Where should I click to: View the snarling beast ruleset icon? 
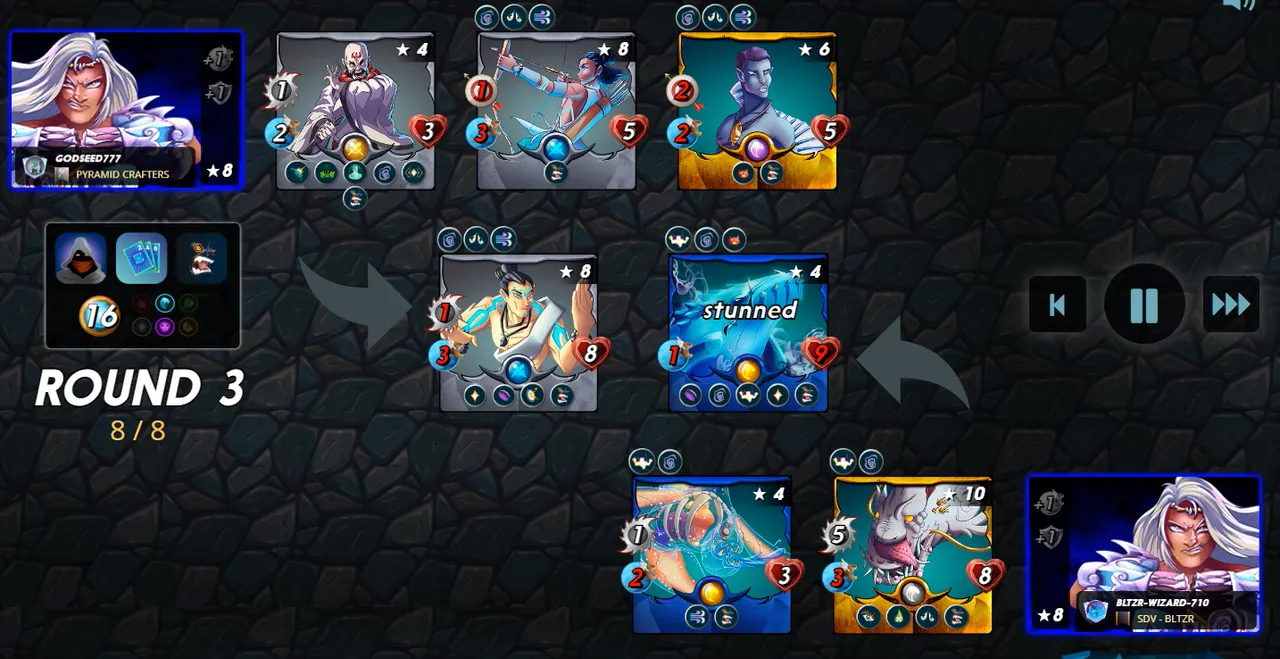pyautogui.click(x=203, y=259)
